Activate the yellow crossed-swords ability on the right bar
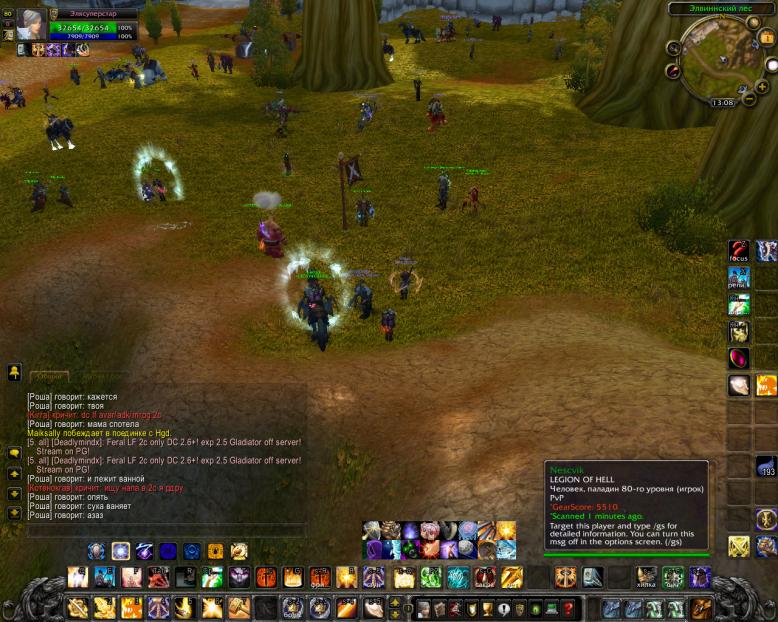 (738, 546)
